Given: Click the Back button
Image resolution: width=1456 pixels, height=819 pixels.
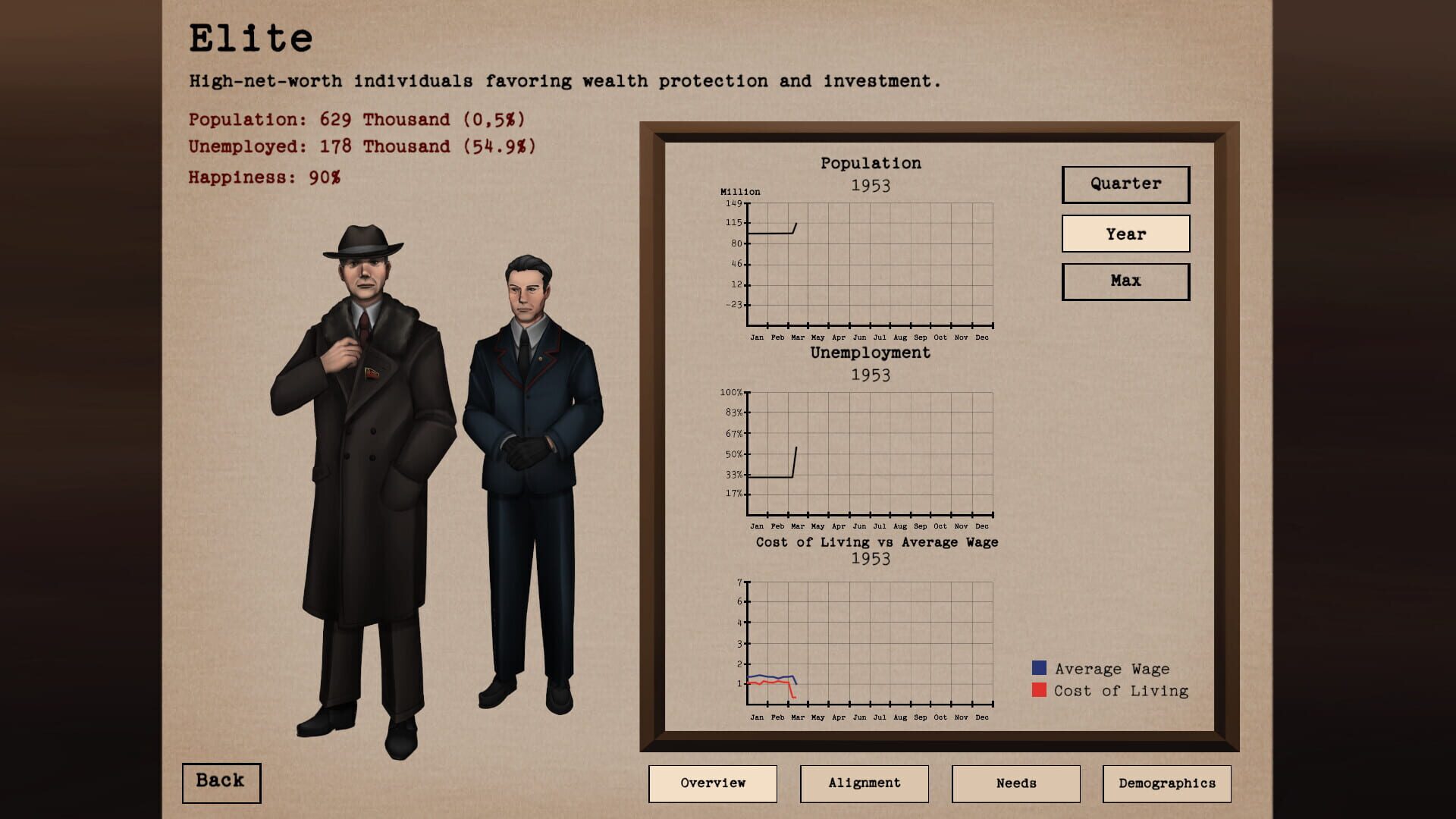Looking at the screenshot, I should click(221, 782).
